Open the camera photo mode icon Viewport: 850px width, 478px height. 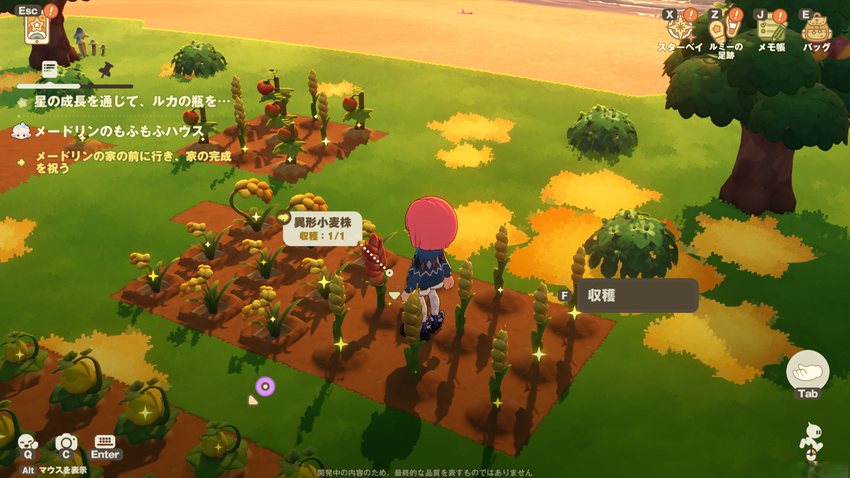[x=66, y=443]
